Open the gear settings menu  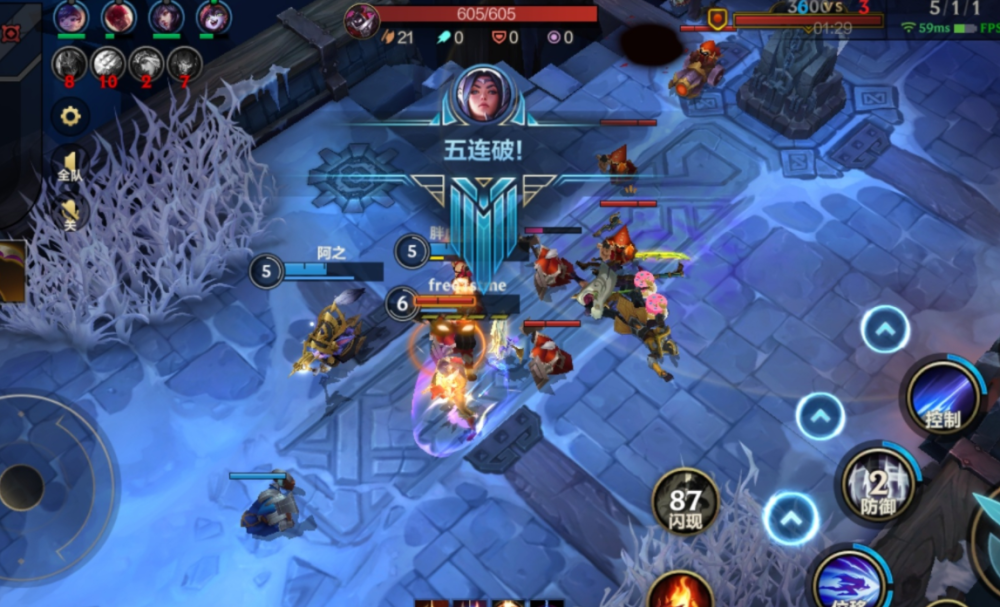70,116
